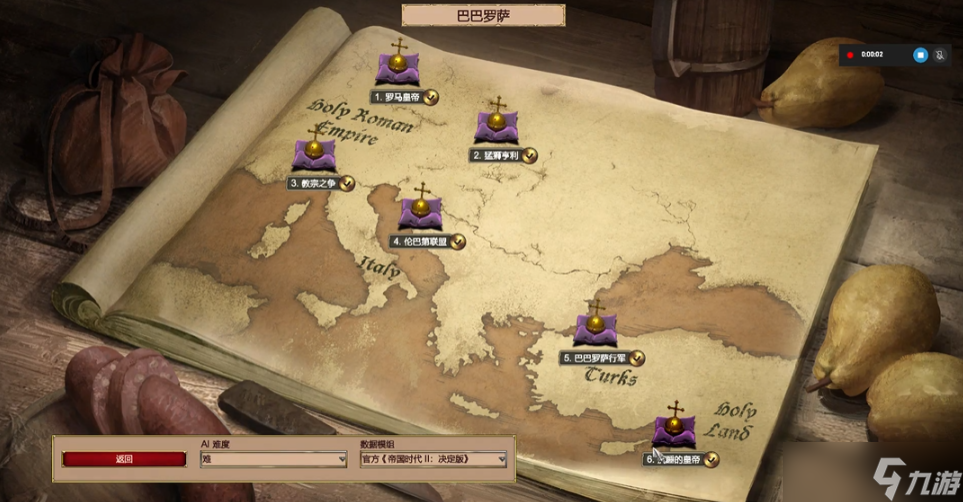Pick scenario 4 伦巴第联盟
Viewport: 963px width, 502px height.
[x=420, y=213]
